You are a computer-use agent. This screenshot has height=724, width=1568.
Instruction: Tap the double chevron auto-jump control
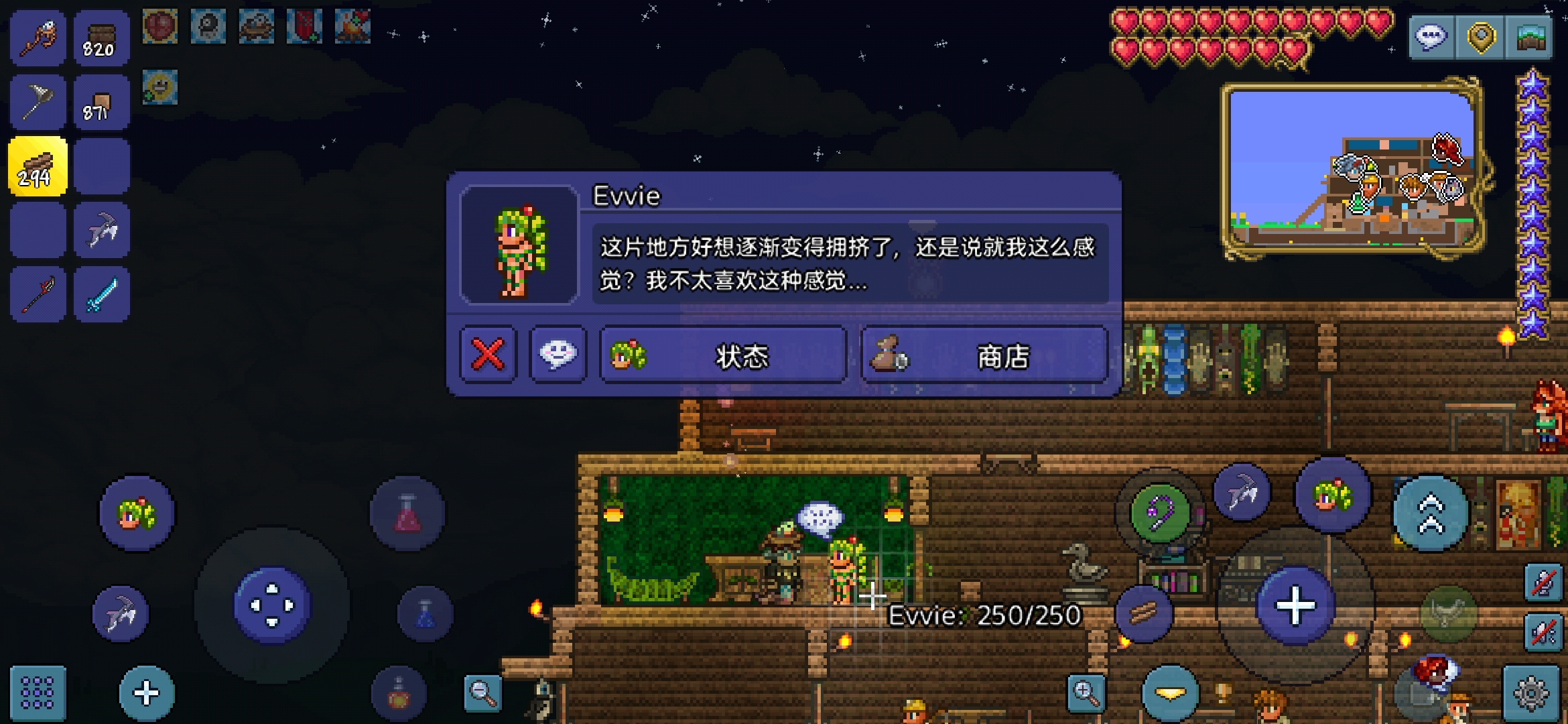(x=1431, y=512)
